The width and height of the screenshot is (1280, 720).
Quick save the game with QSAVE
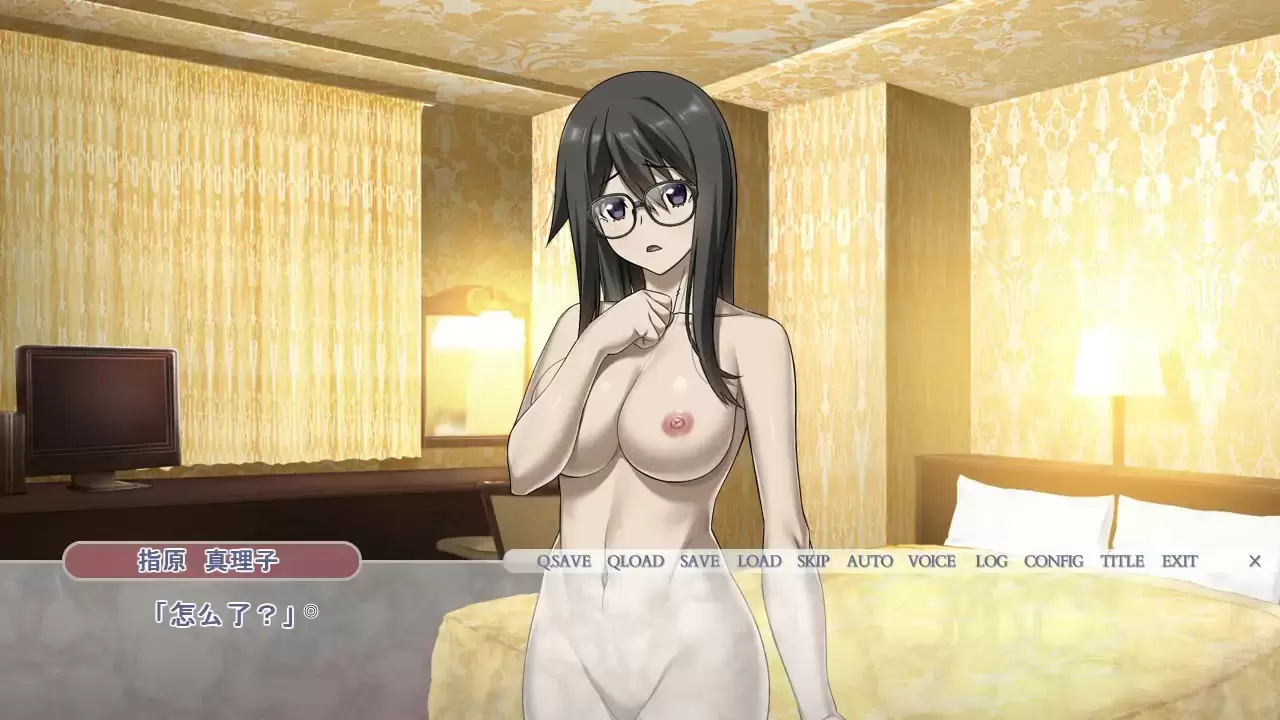tap(566, 561)
